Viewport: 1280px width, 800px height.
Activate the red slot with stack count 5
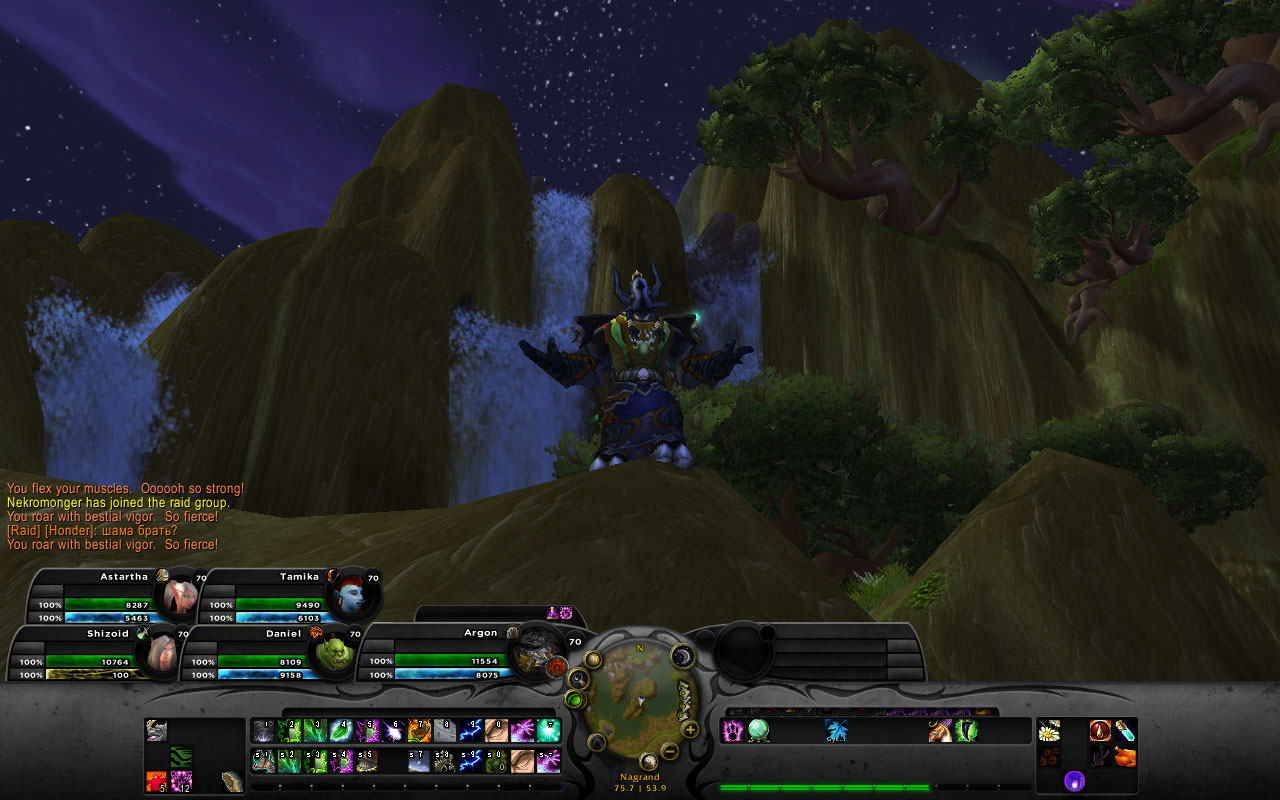(157, 781)
